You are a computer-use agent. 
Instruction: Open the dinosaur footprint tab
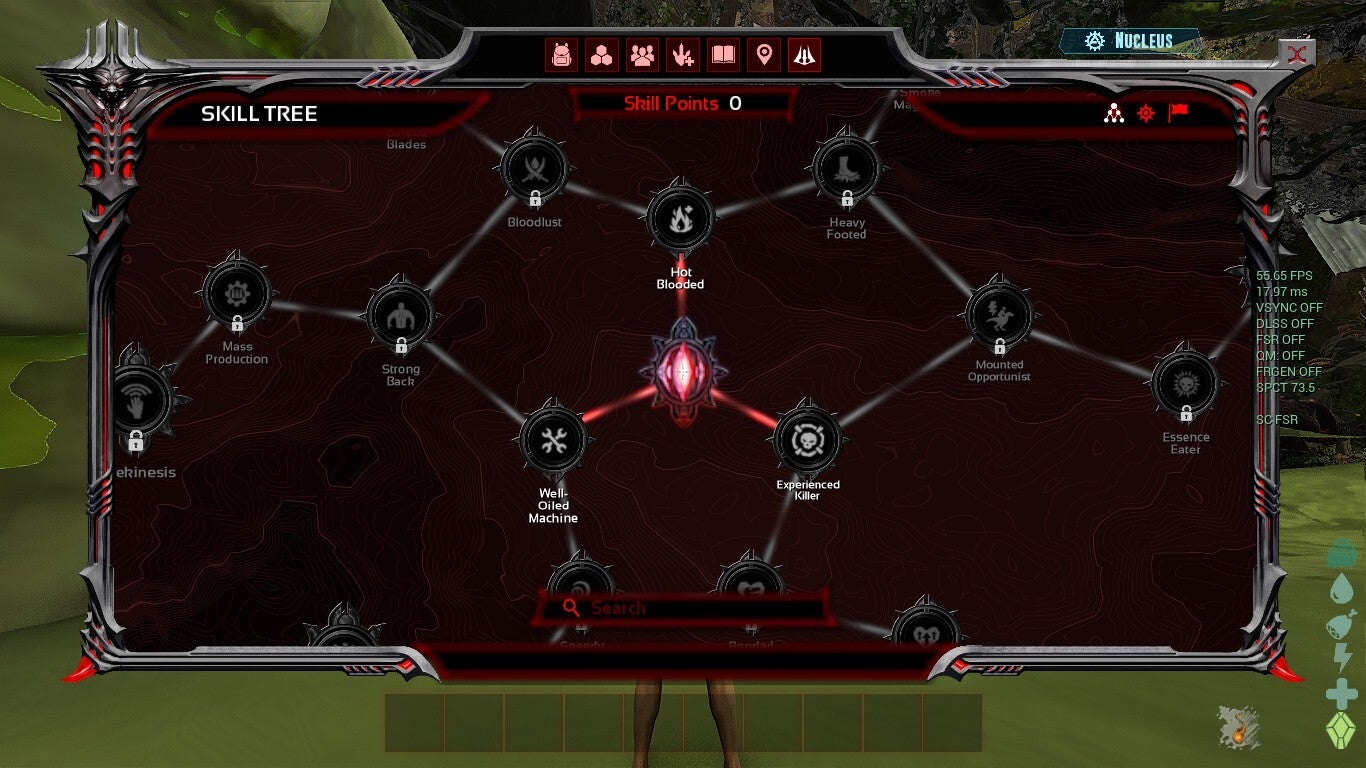point(683,55)
